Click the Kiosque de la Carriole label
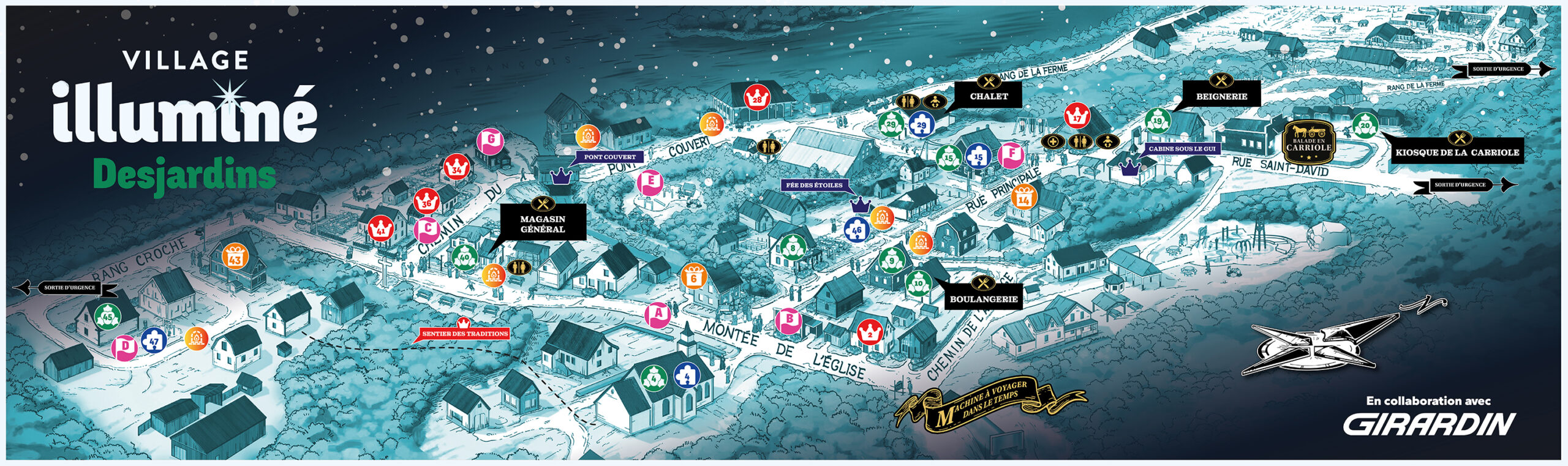The image size is (1568, 466). pyautogui.click(x=1457, y=152)
